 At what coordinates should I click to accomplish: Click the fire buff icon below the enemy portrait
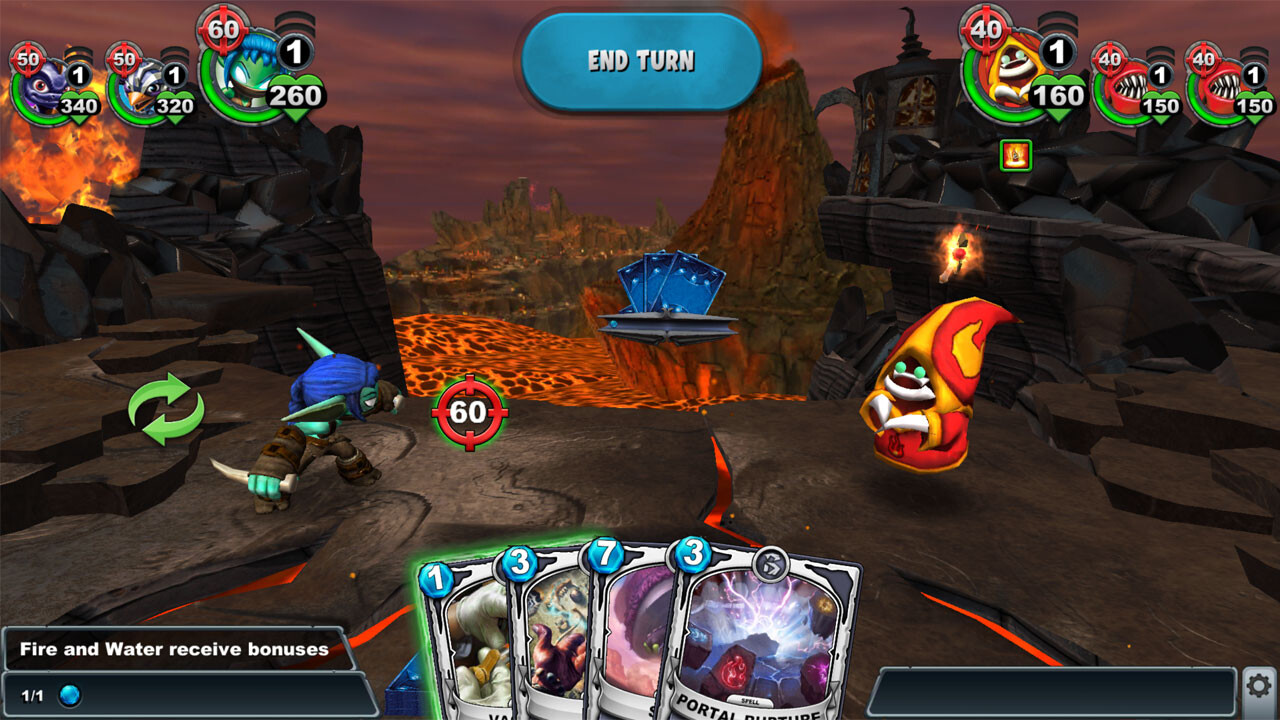[1014, 154]
